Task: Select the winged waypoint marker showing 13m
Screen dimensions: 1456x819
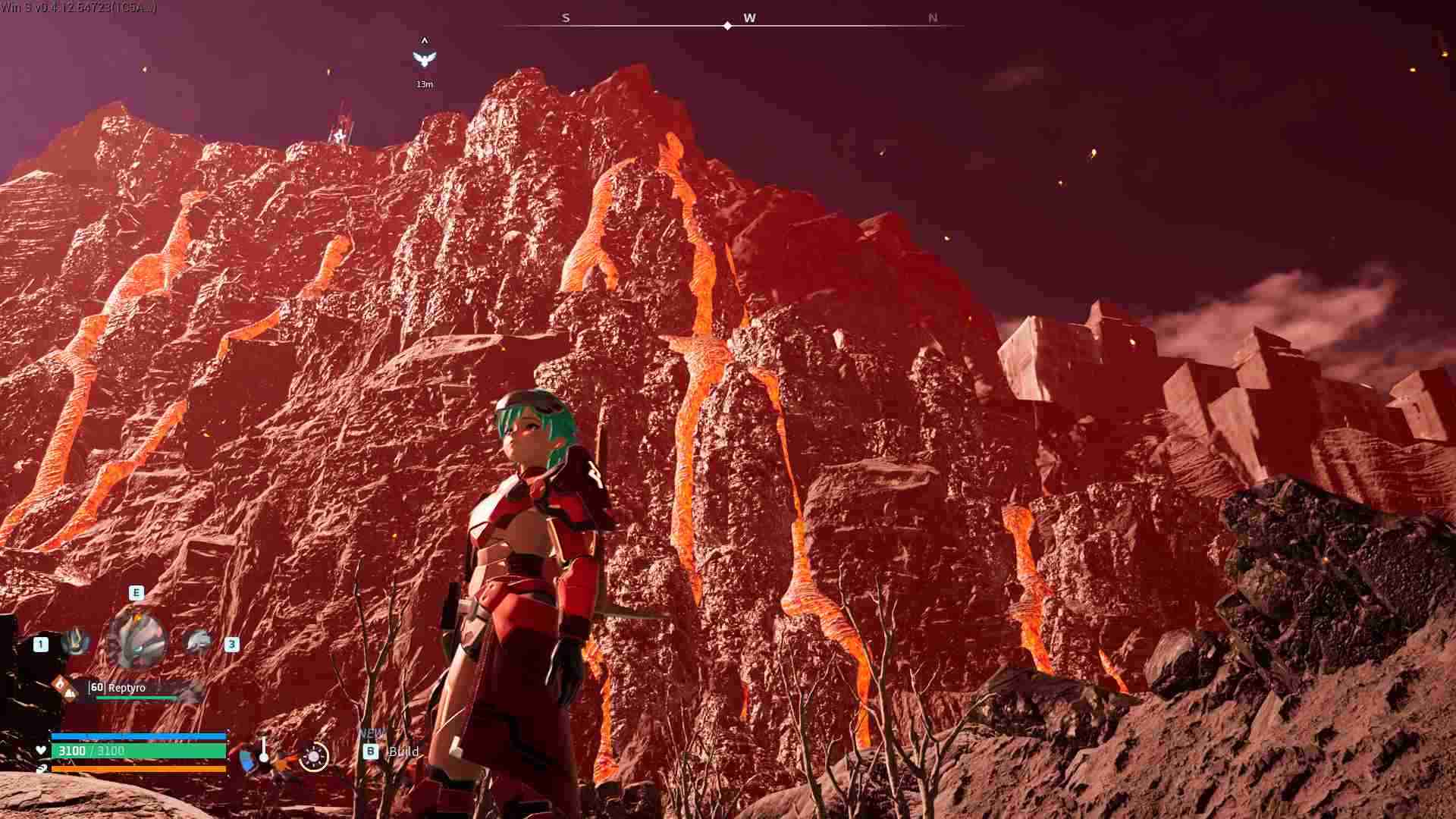Action: tap(425, 59)
